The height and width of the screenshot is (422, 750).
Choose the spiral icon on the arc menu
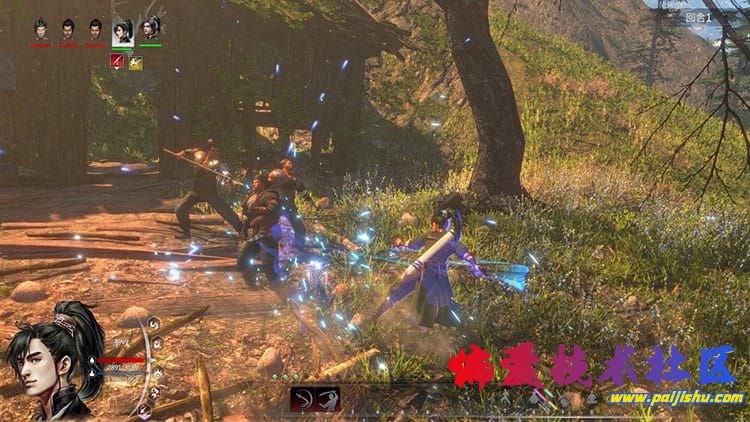155,324
